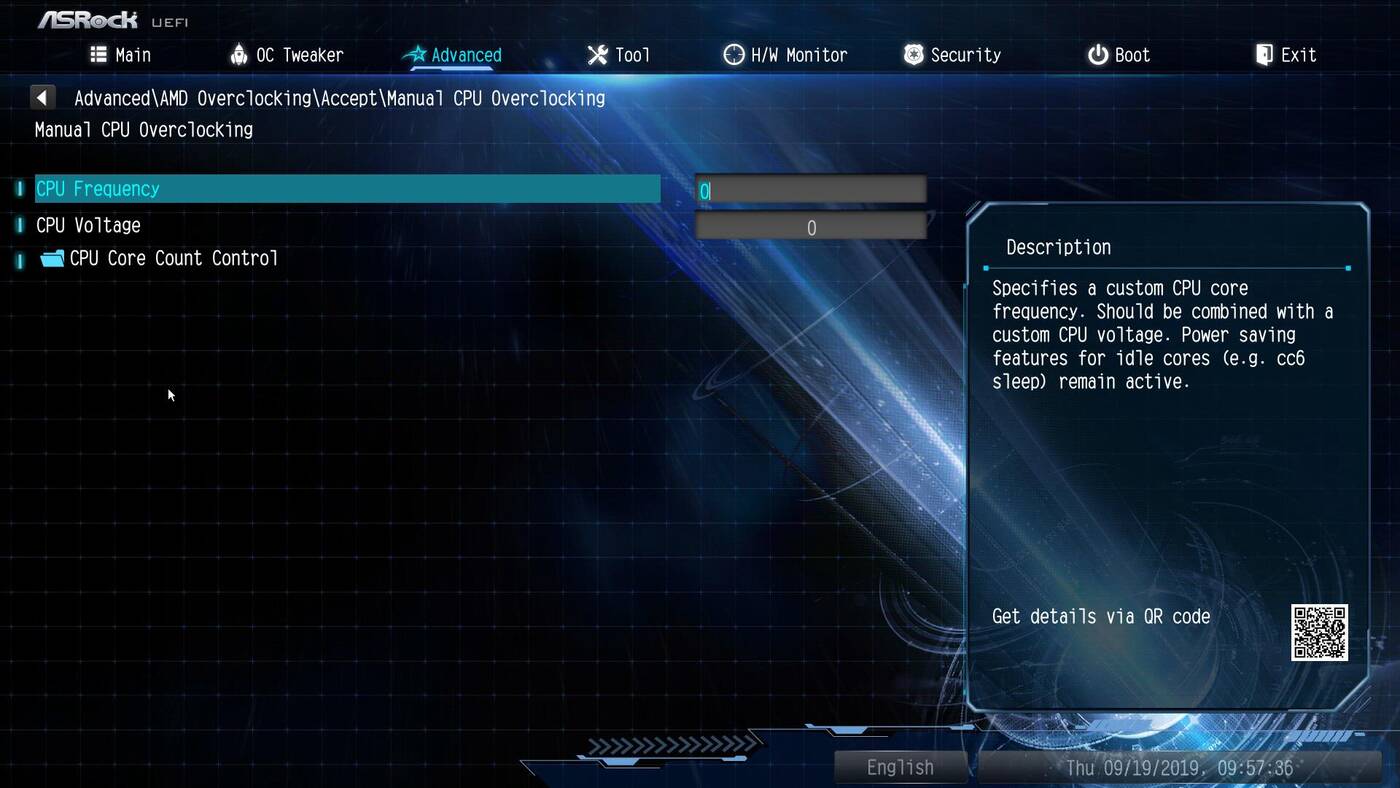This screenshot has width=1400, height=788.
Task: Select the CPU Voltage entry
Action: pyautogui.click(x=88, y=226)
